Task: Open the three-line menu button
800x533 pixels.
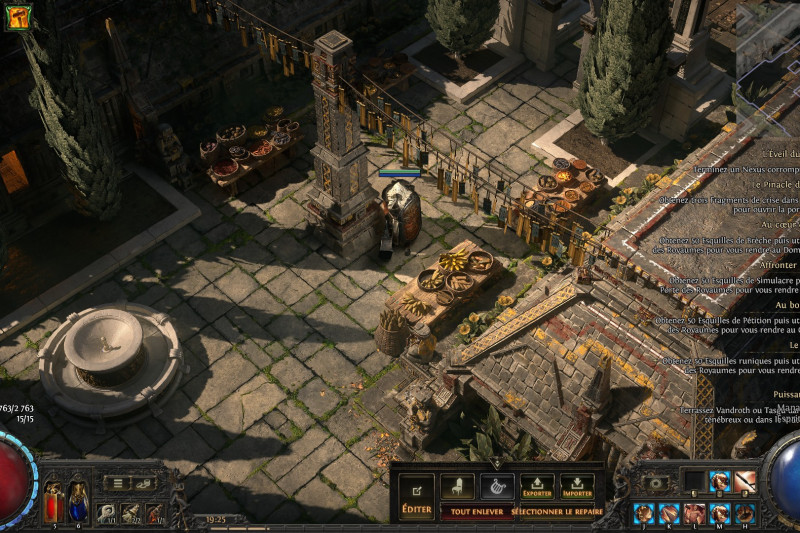Action: pos(119,483)
